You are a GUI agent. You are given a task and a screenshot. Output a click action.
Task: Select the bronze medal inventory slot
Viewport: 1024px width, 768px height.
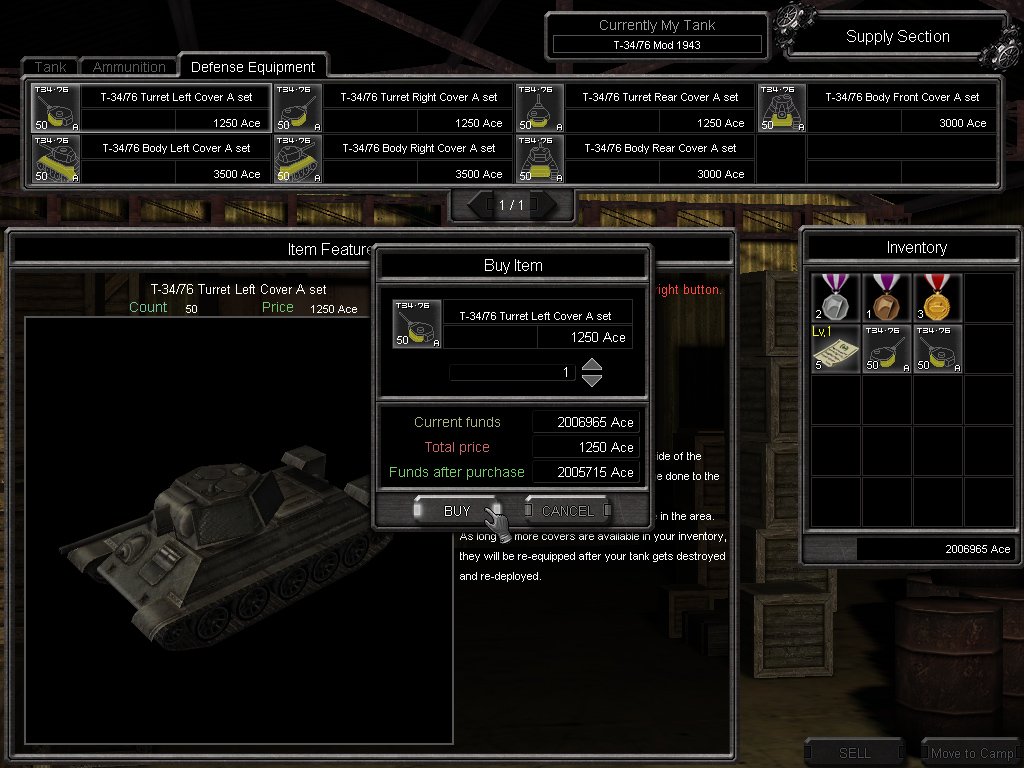[887, 298]
